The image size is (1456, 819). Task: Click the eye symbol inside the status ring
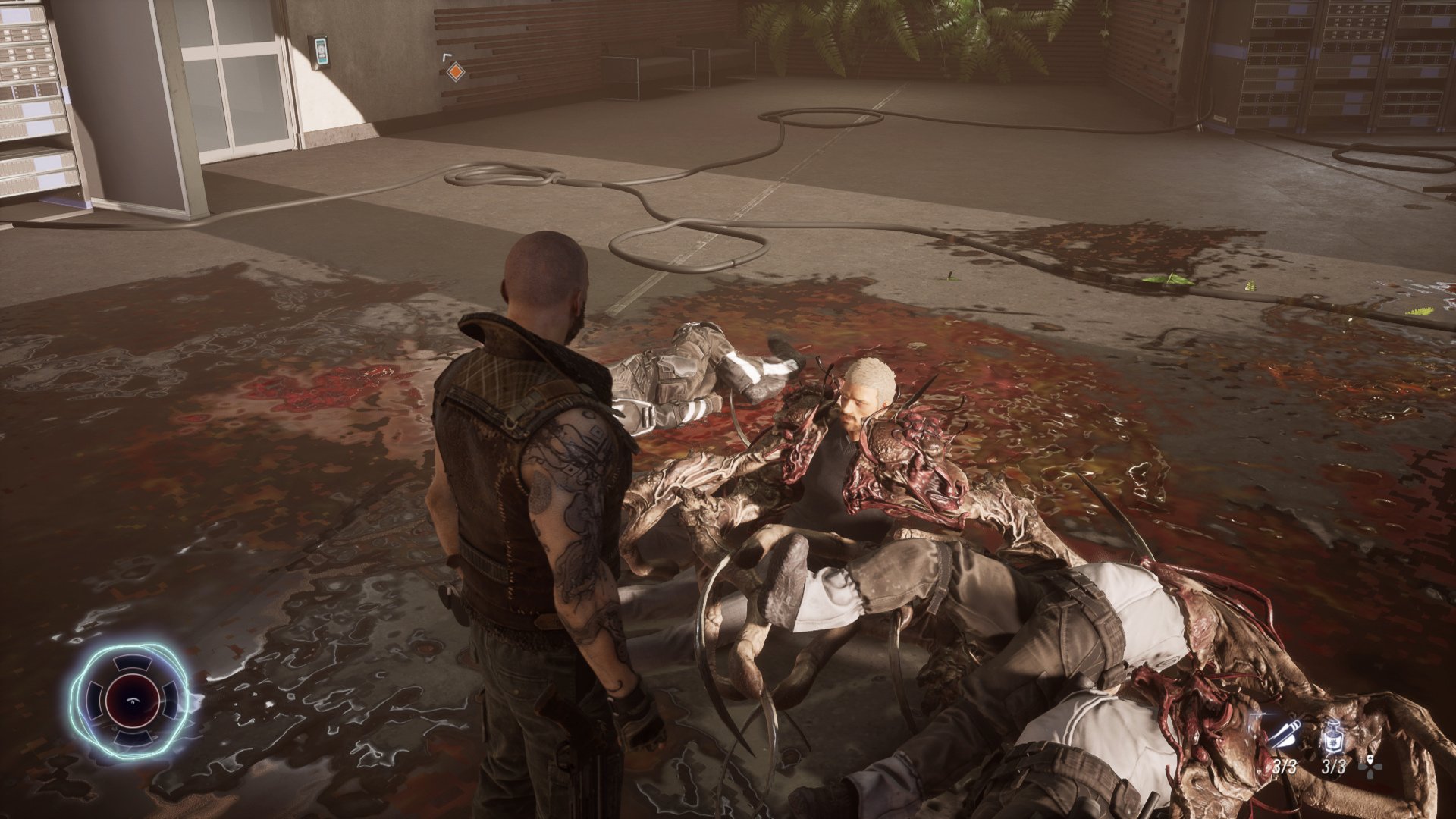[133, 700]
